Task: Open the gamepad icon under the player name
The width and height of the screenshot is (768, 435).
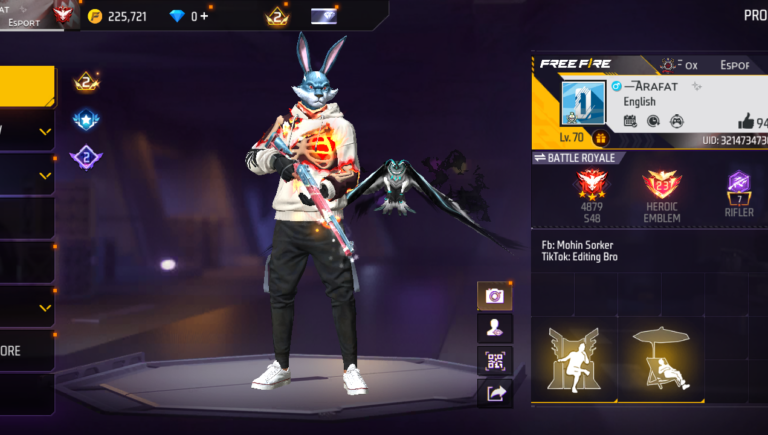Action: click(676, 121)
